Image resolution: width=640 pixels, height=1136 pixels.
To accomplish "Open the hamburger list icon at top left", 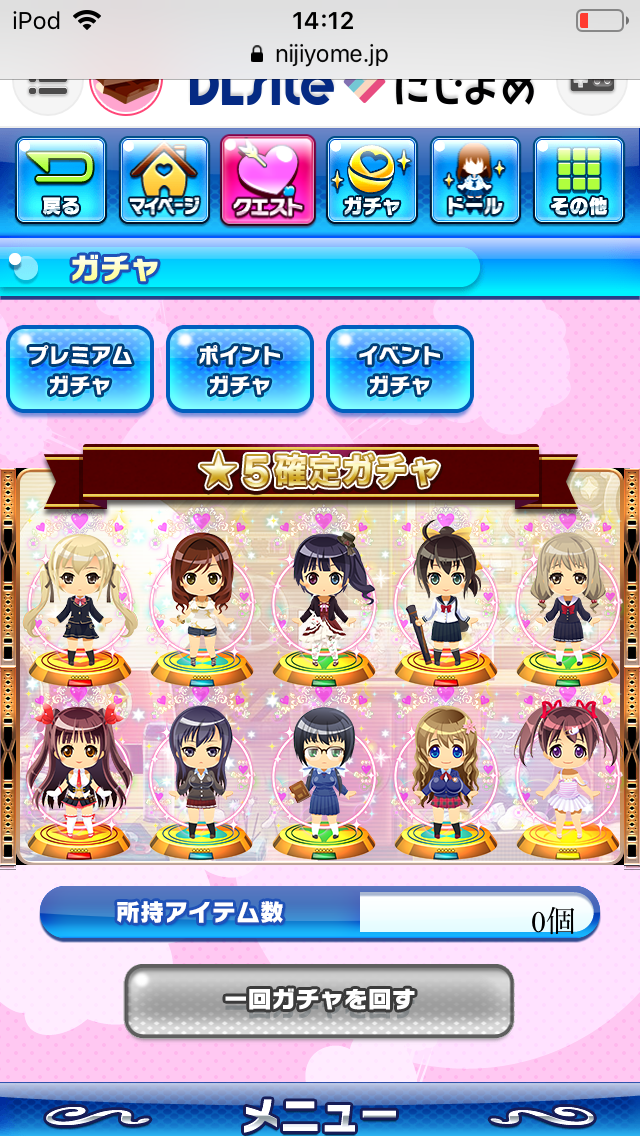I will click(x=47, y=87).
